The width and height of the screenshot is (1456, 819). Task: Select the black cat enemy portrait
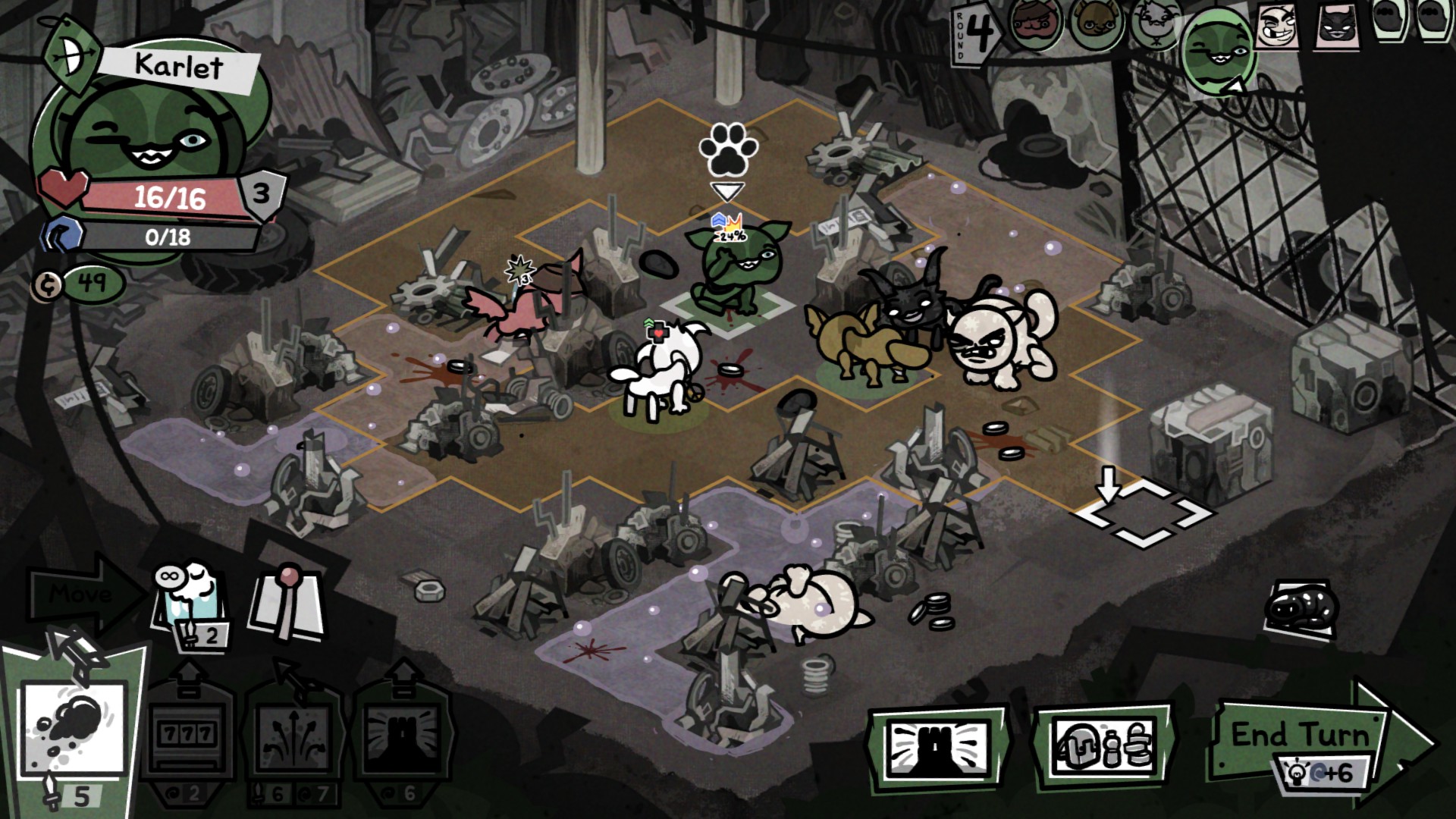(1338, 27)
